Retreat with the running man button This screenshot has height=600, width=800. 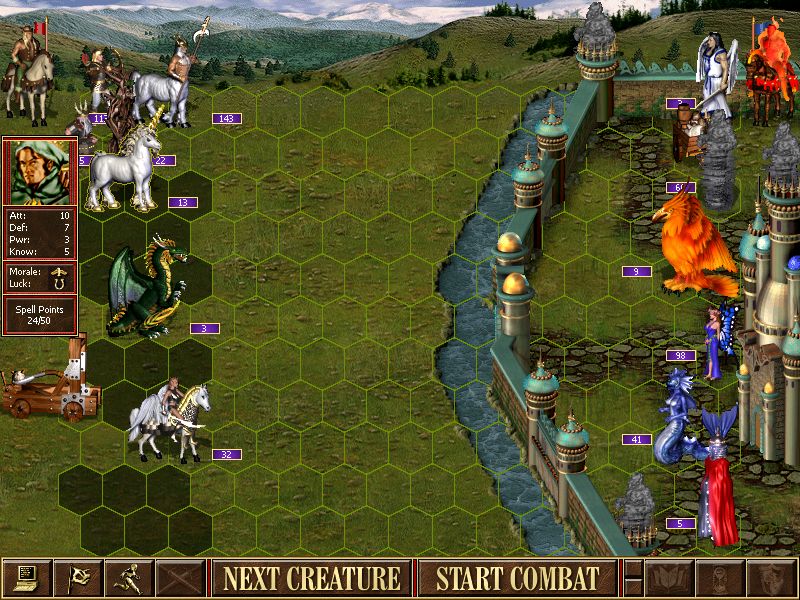[128, 578]
